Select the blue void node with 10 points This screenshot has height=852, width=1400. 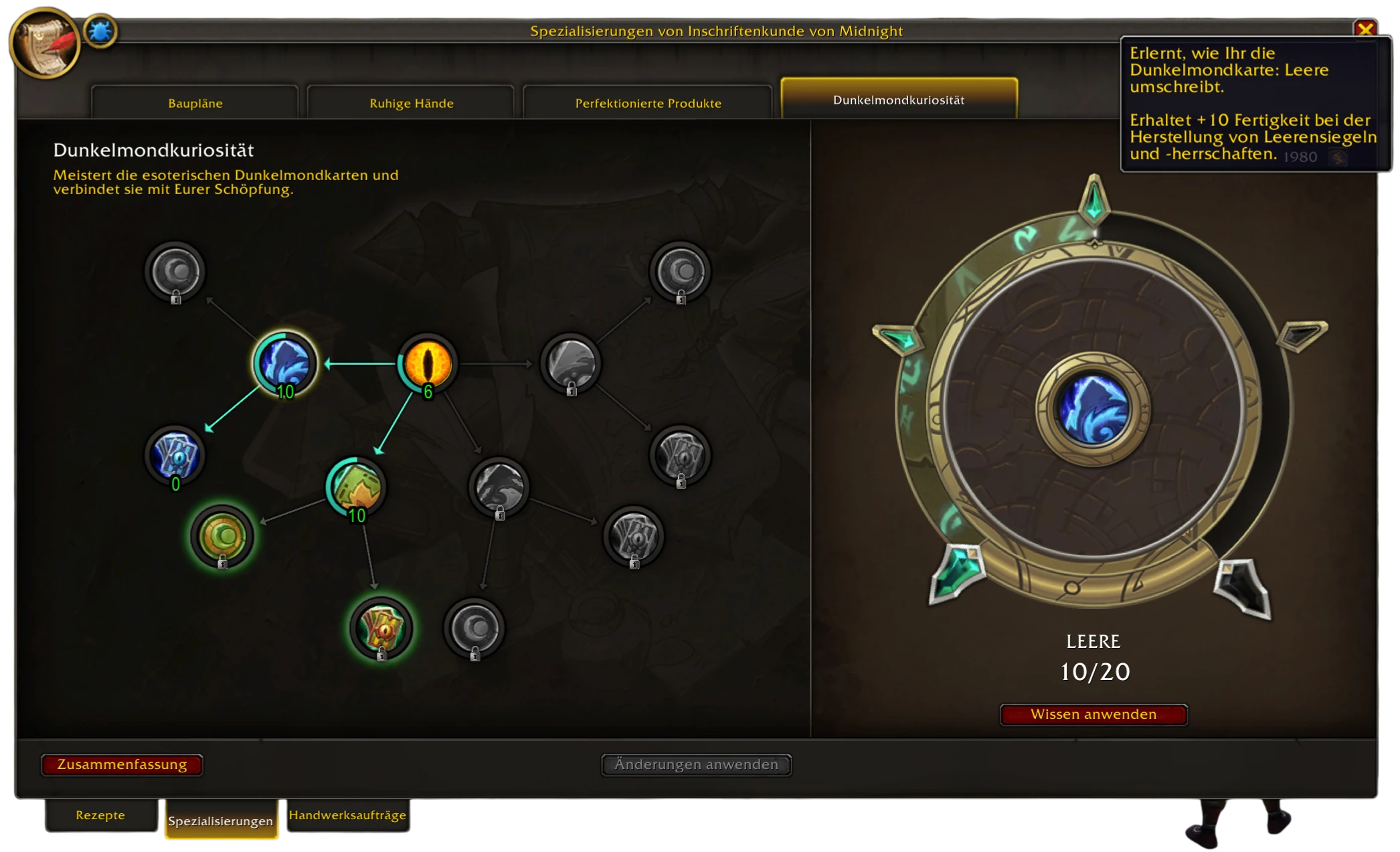(x=284, y=363)
